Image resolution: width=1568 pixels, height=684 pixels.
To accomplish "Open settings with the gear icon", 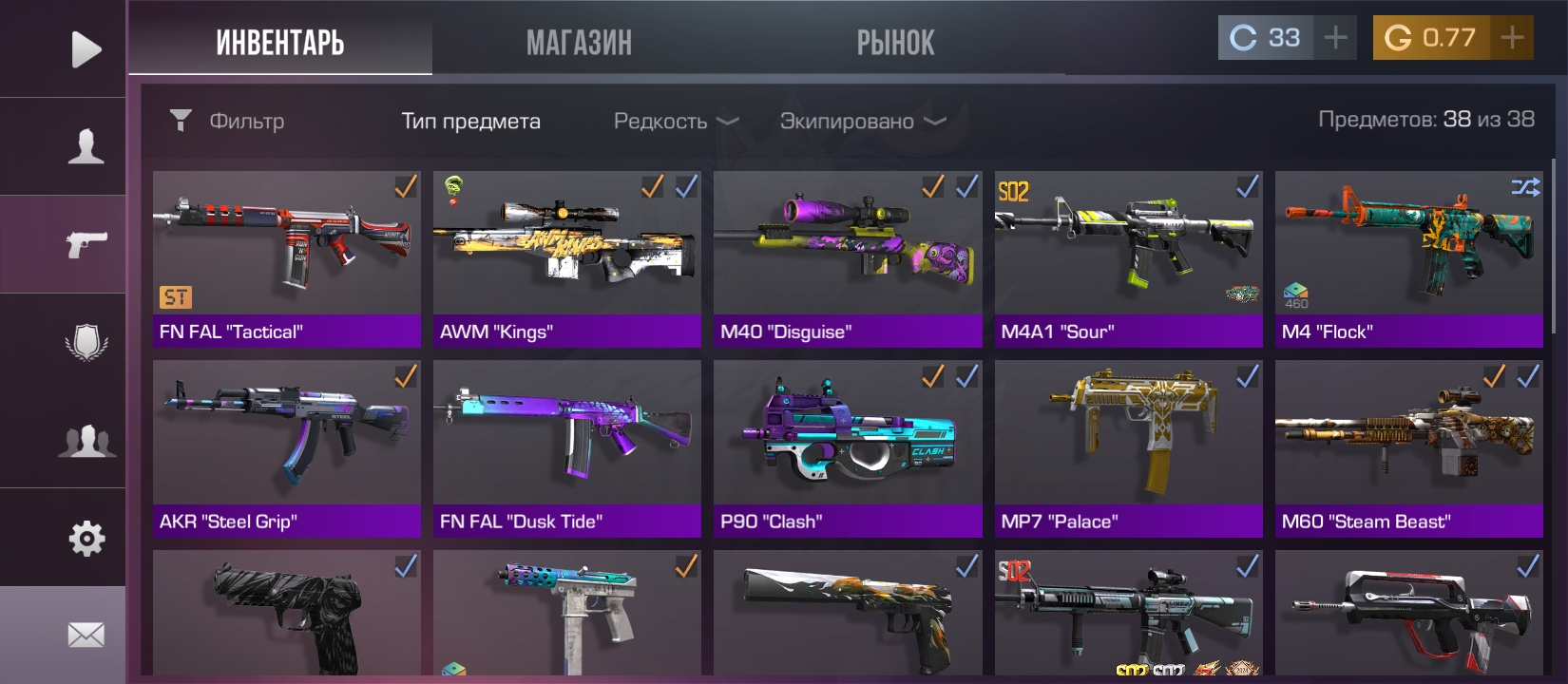I will pyautogui.click(x=86, y=539).
